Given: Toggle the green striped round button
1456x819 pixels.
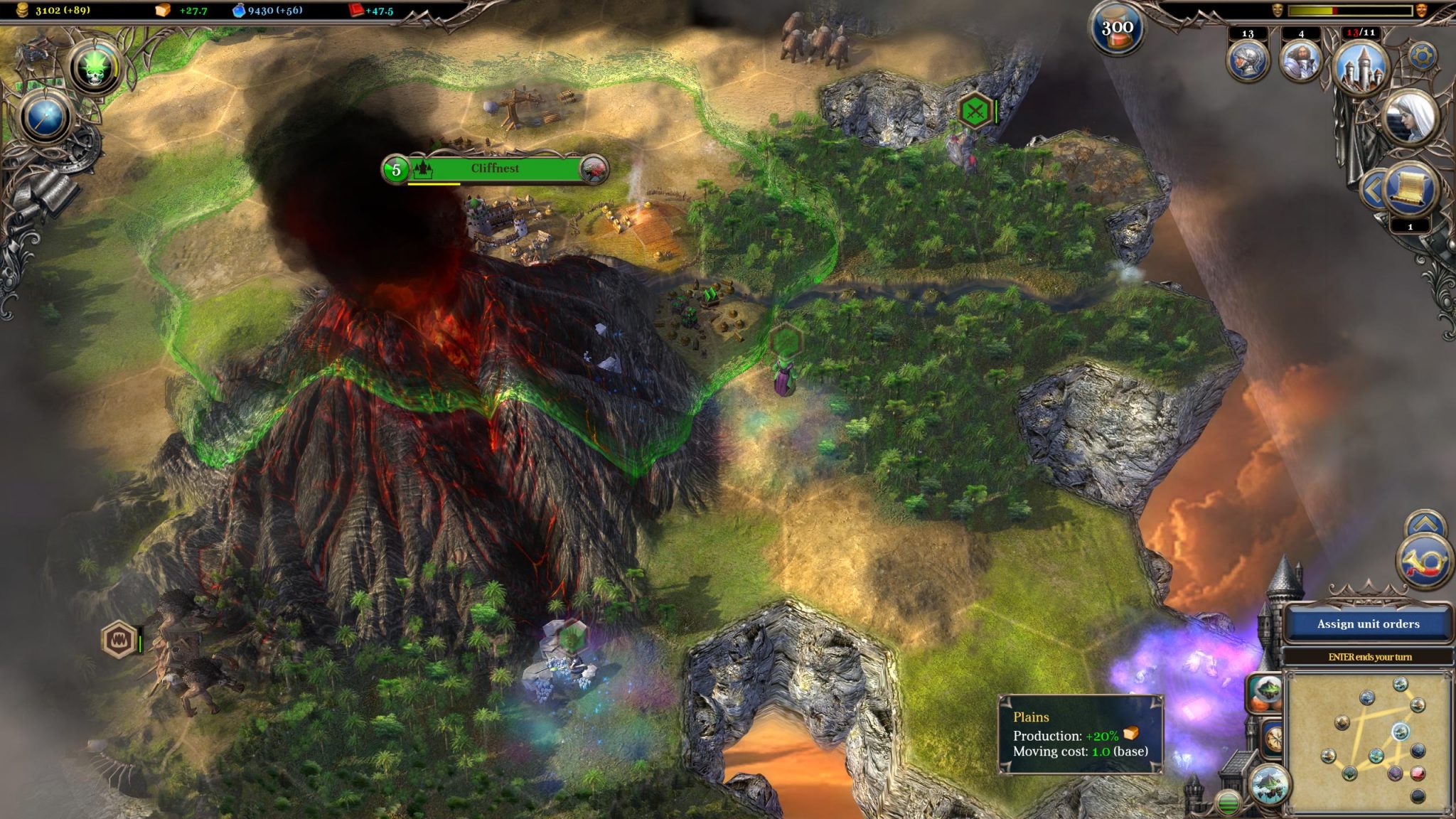Looking at the screenshot, I should (1228, 803).
